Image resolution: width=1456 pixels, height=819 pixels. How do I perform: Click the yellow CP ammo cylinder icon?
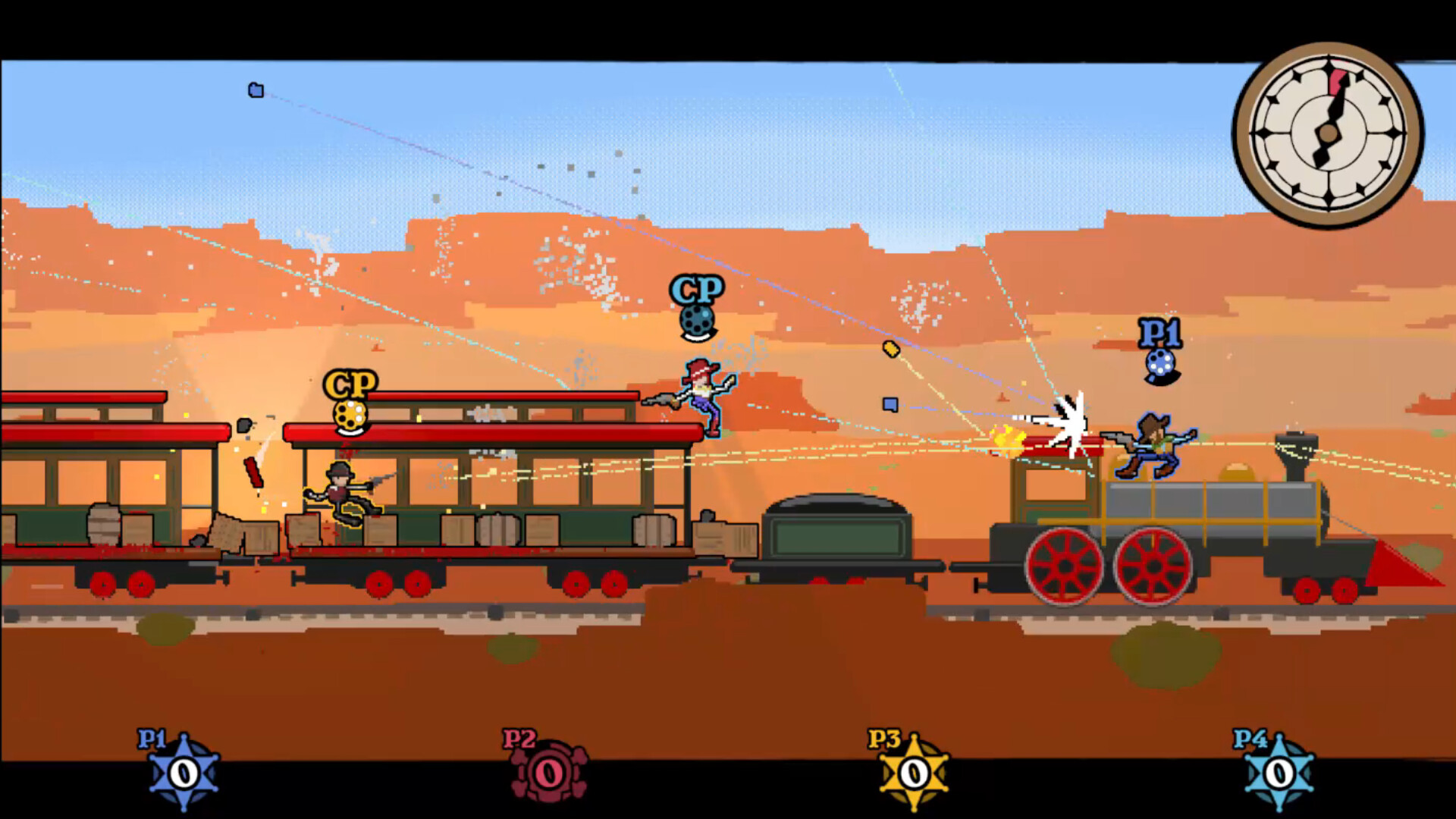click(350, 416)
